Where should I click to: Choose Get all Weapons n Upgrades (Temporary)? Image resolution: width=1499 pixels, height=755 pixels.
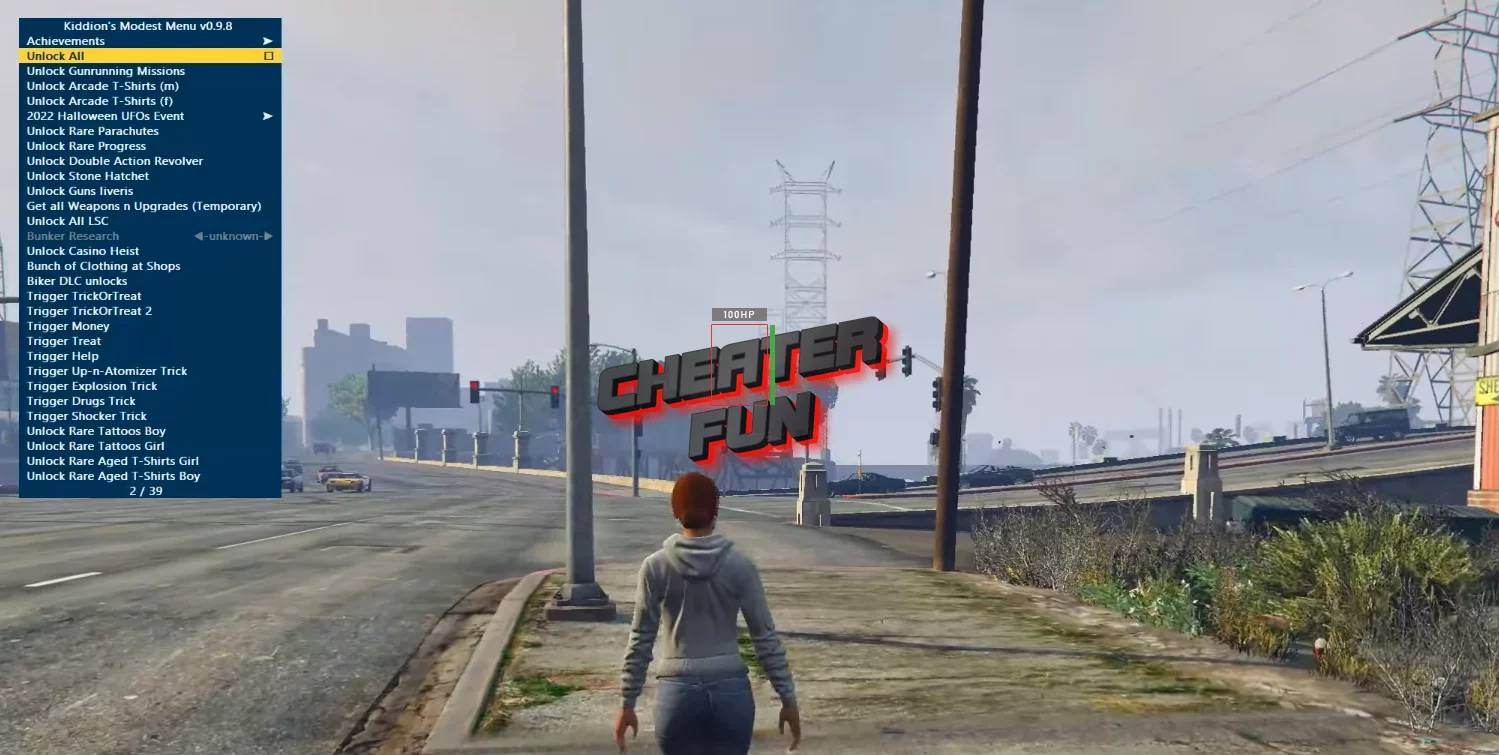(x=144, y=205)
